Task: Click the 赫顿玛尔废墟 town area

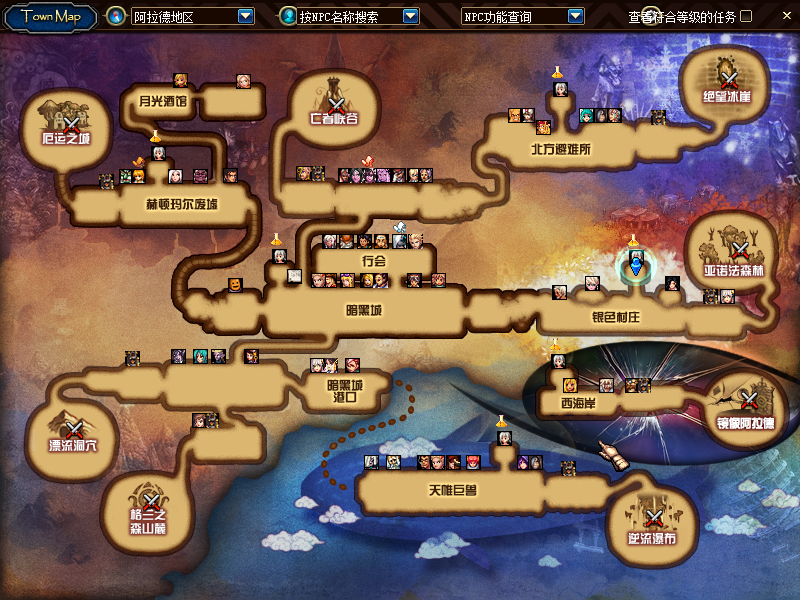Action: click(182, 204)
